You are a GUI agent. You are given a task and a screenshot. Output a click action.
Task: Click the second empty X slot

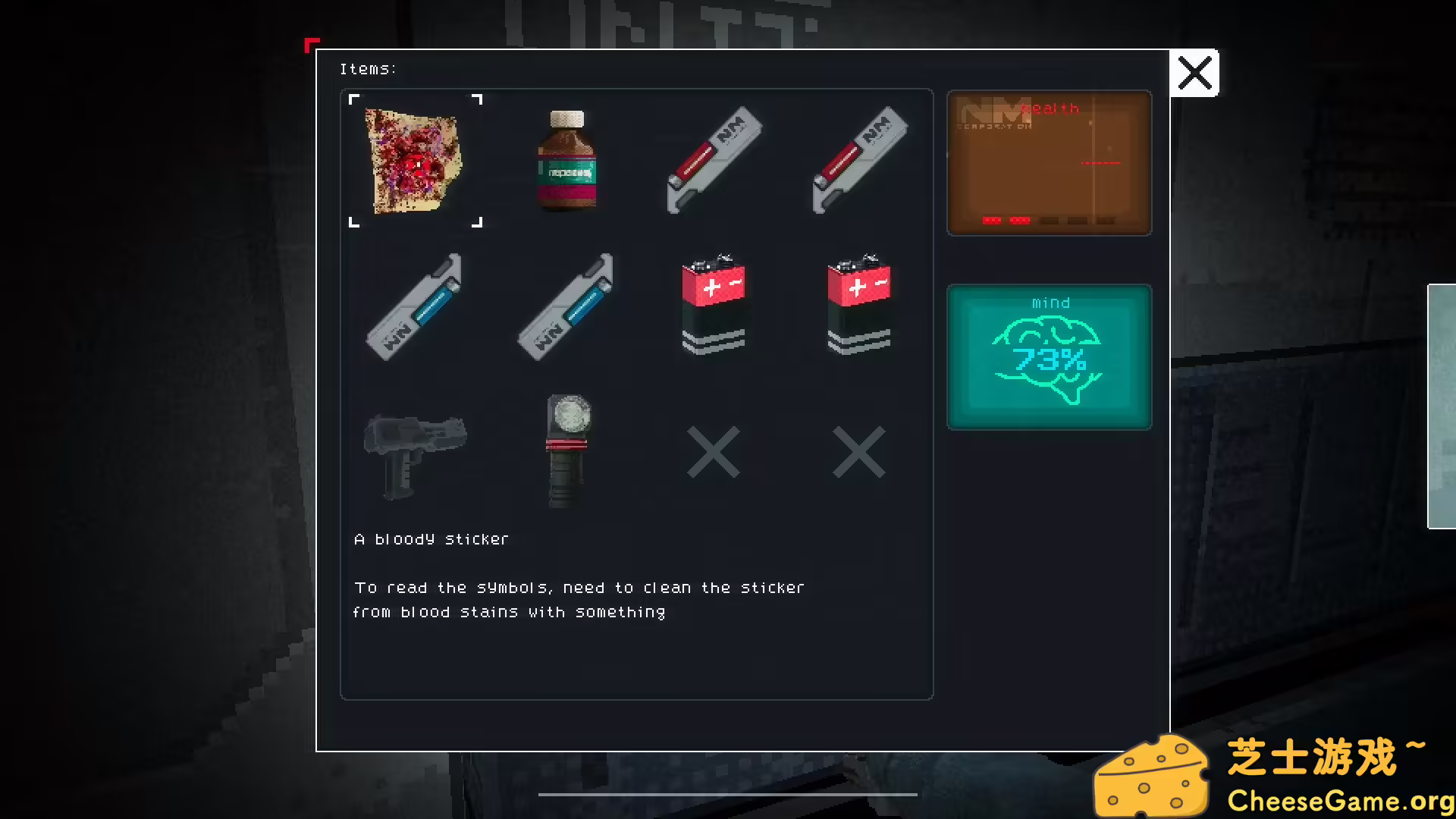pos(859,450)
